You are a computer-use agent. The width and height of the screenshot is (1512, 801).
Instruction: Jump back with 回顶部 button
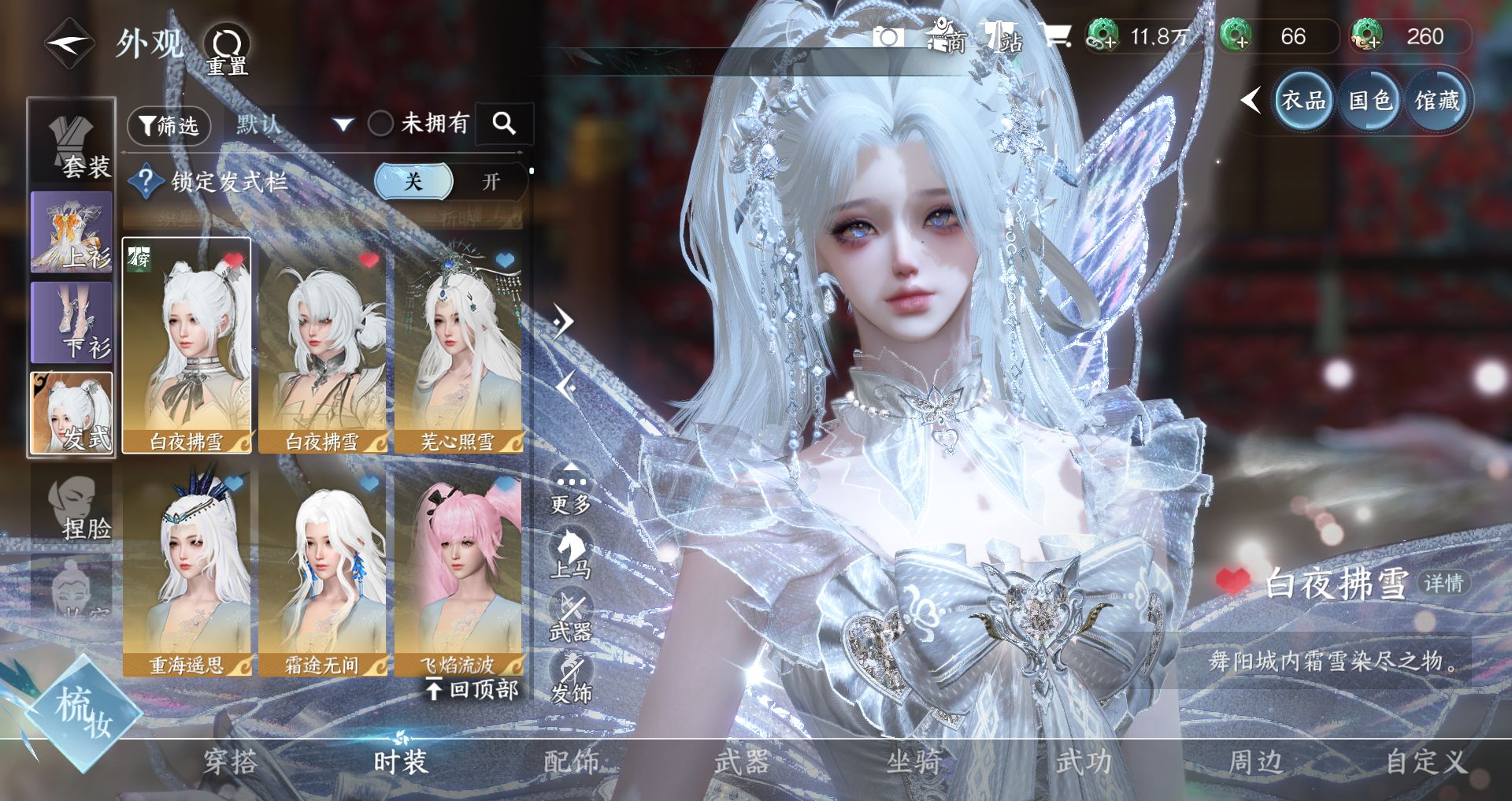click(x=472, y=690)
